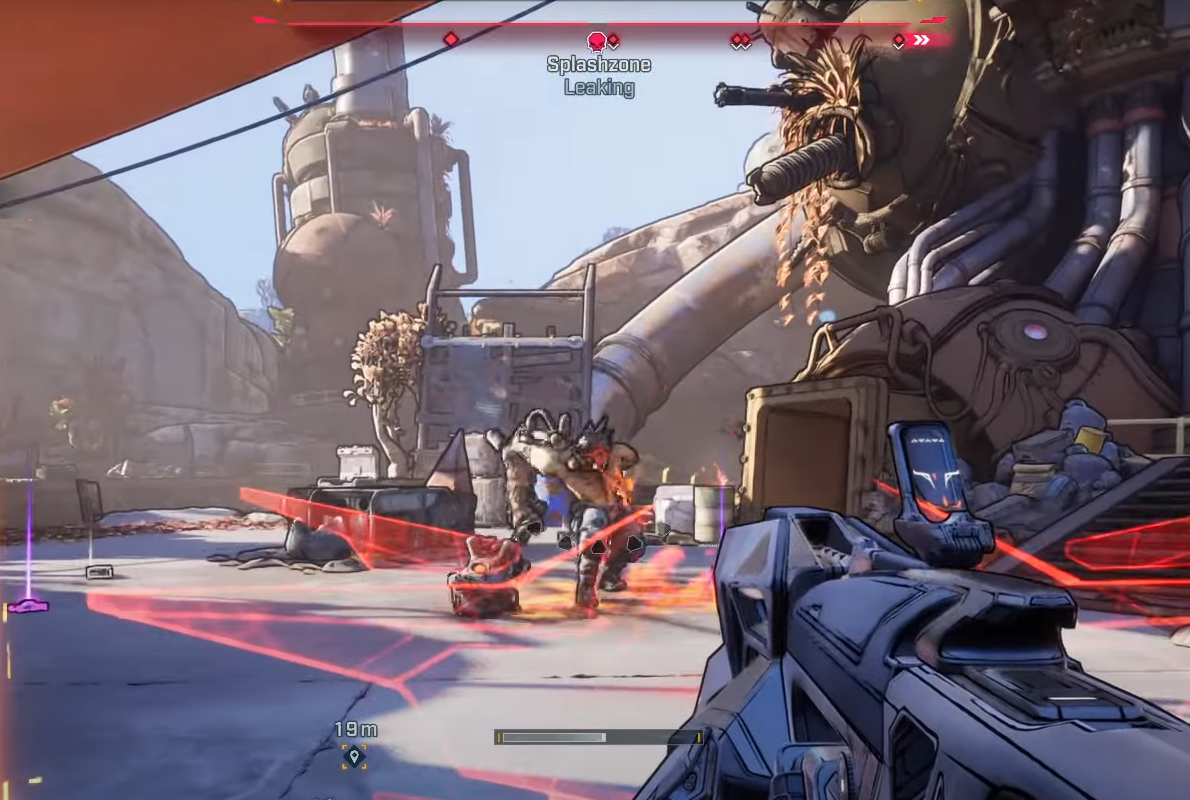This screenshot has height=800, width=1190.
Task: Select the paired red diamonds compass marker
Action: coord(740,40)
